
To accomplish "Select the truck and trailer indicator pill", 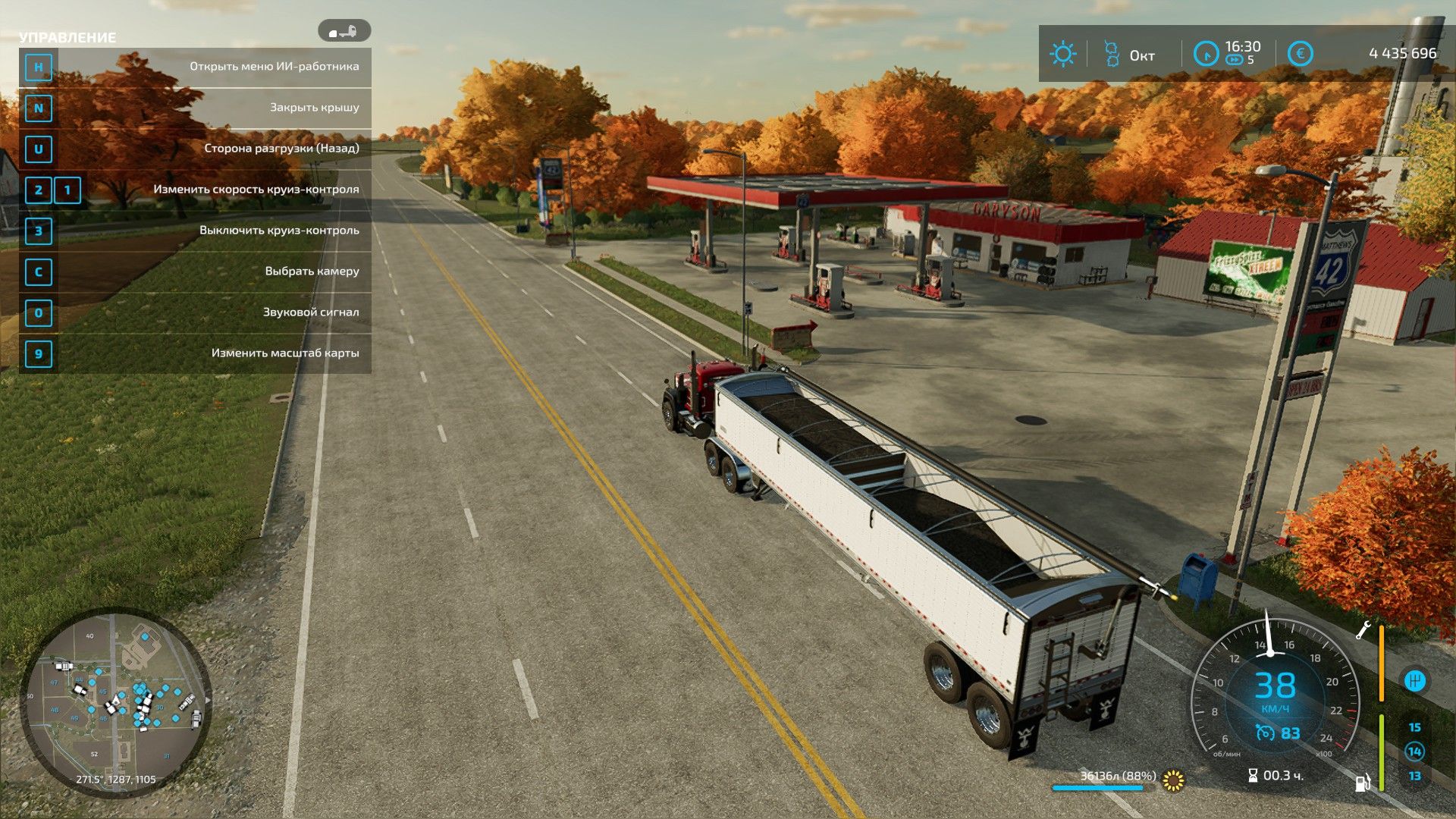I will pos(344,31).
